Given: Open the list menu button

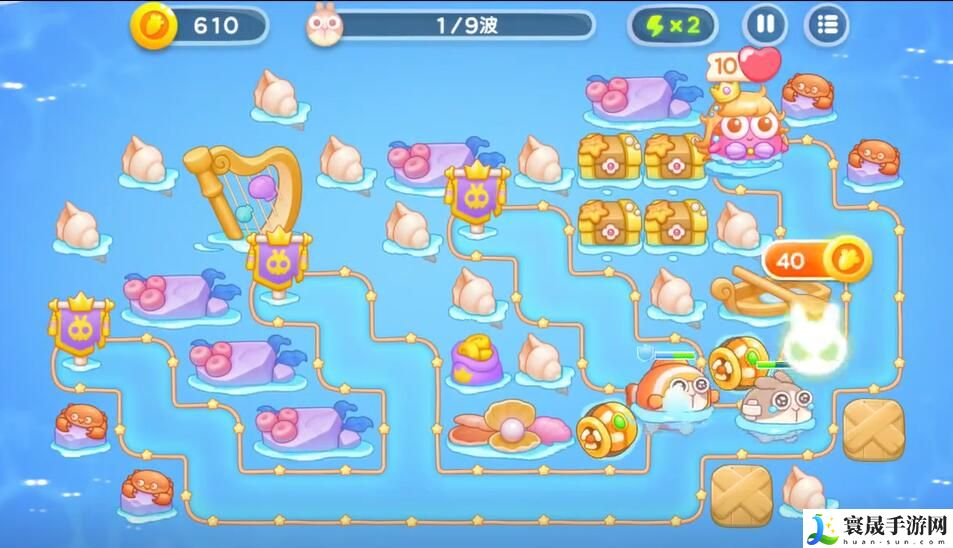Looking at the screenshot, I should (x=826, y=25).
